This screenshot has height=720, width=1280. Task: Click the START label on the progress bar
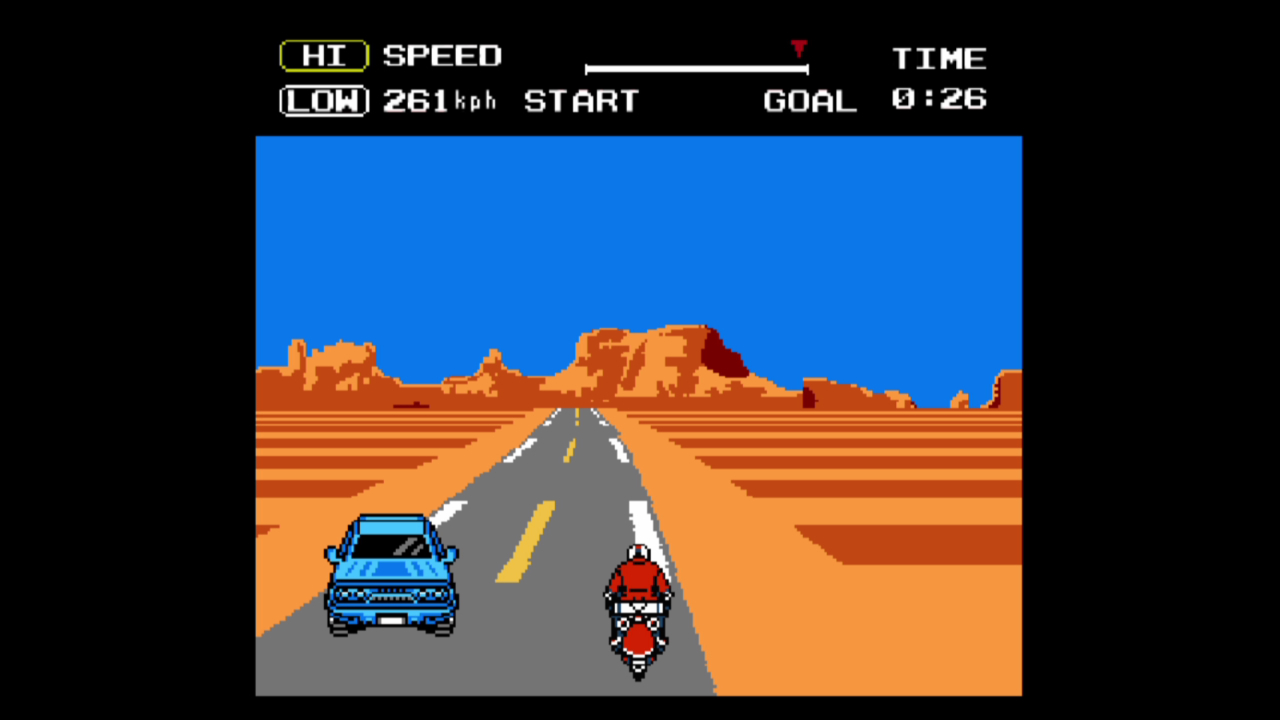[x=582, y=101]
